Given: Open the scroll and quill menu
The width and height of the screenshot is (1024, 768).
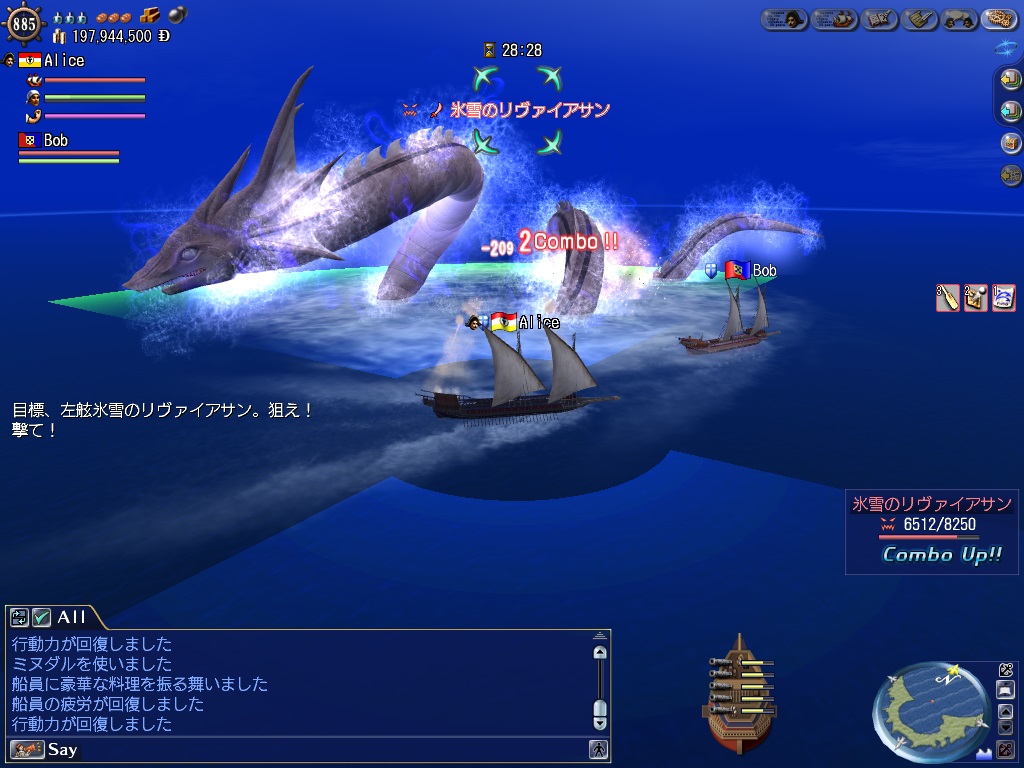Looking at the screenshot, I should 920,19.
